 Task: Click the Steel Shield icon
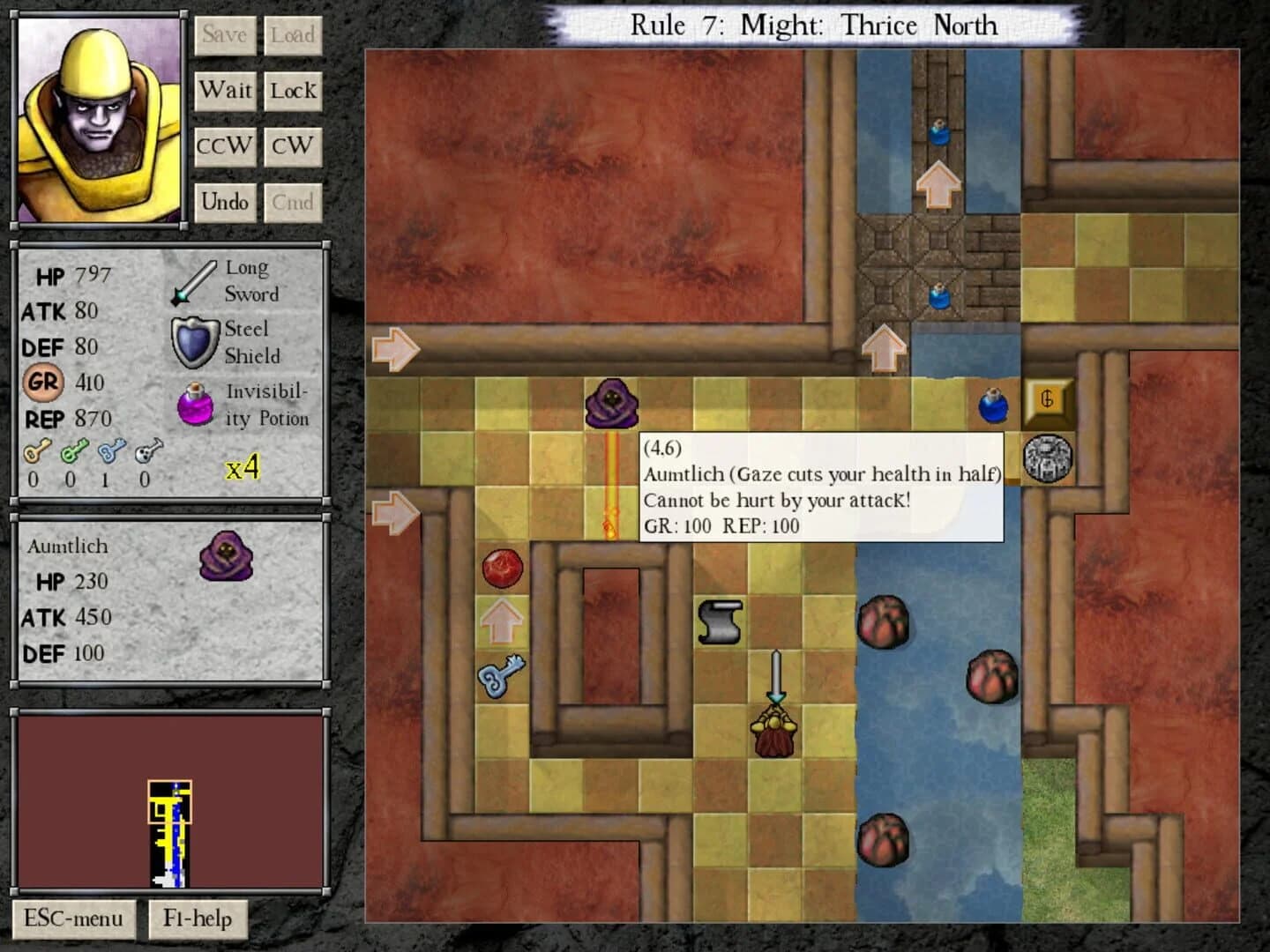(x=196, y=341)
